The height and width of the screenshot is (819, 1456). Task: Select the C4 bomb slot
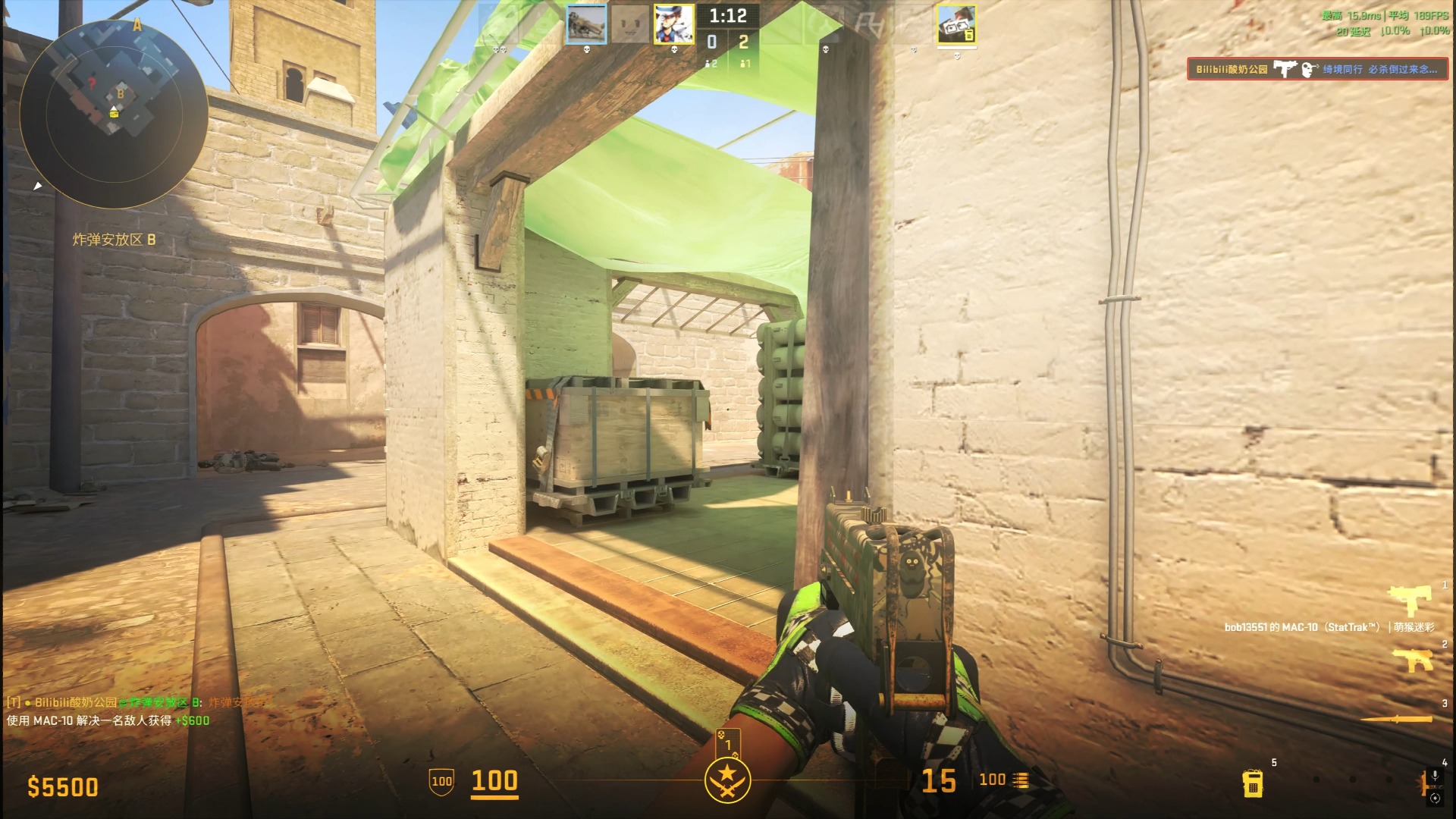(x=1253, y=783)
